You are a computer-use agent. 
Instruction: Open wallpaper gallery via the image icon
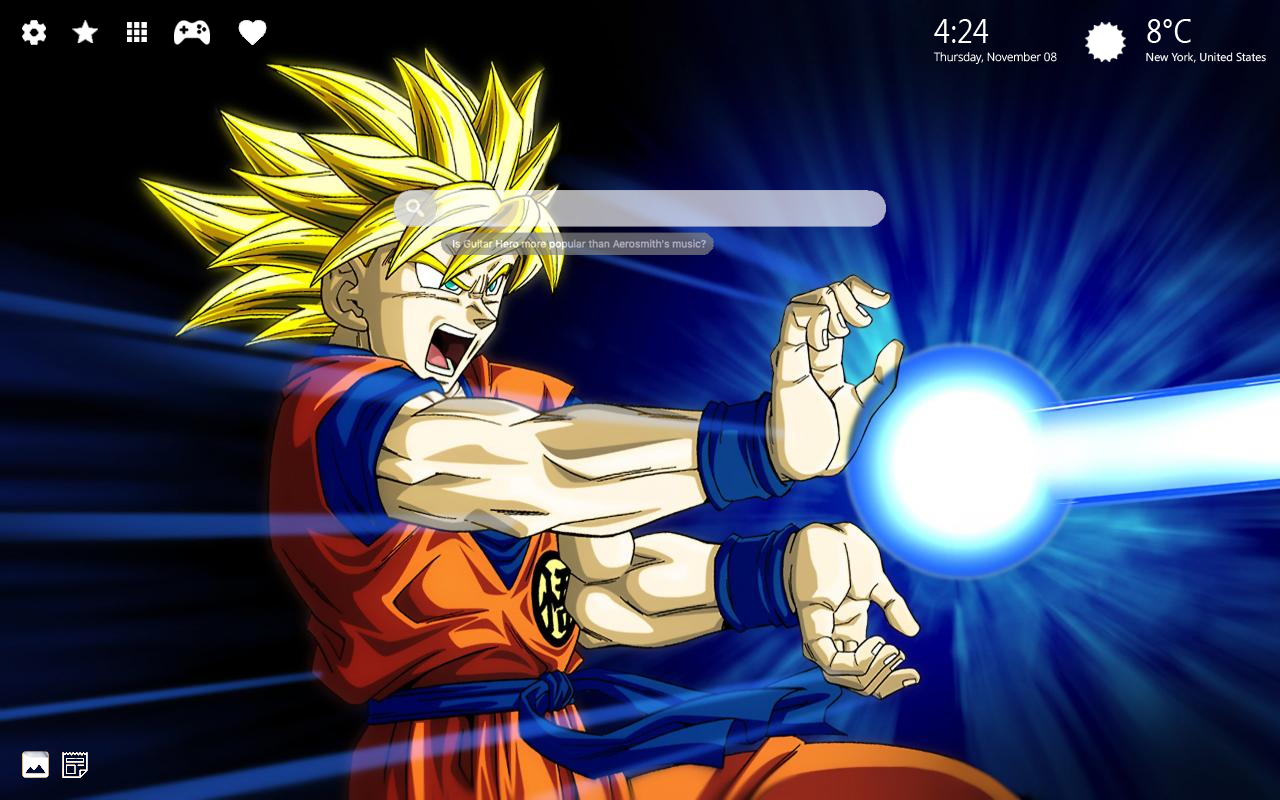point(35,765)
